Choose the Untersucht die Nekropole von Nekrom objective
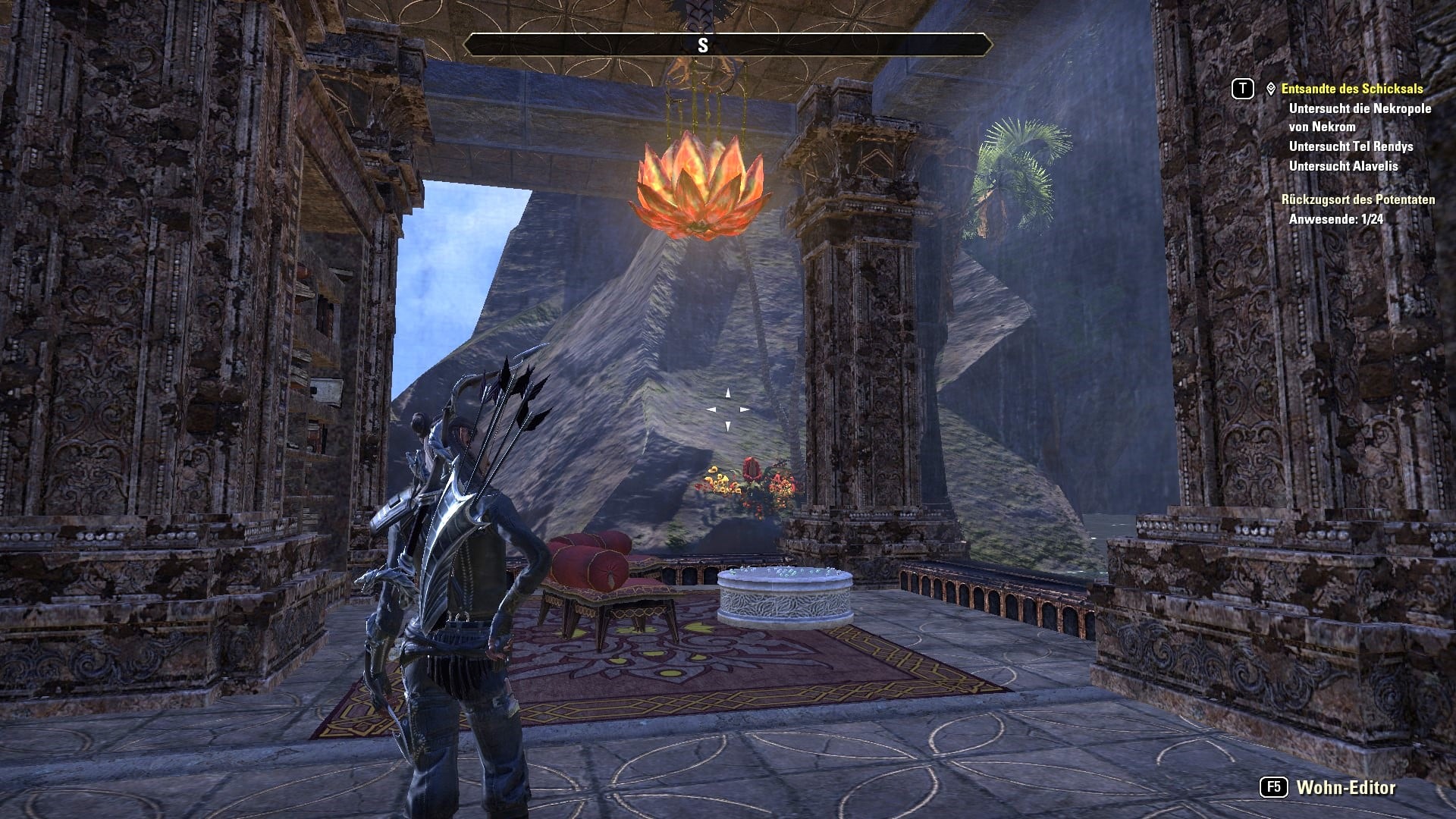The width and height of the screenshot is (1456, 819). [x=1359, y=118]
